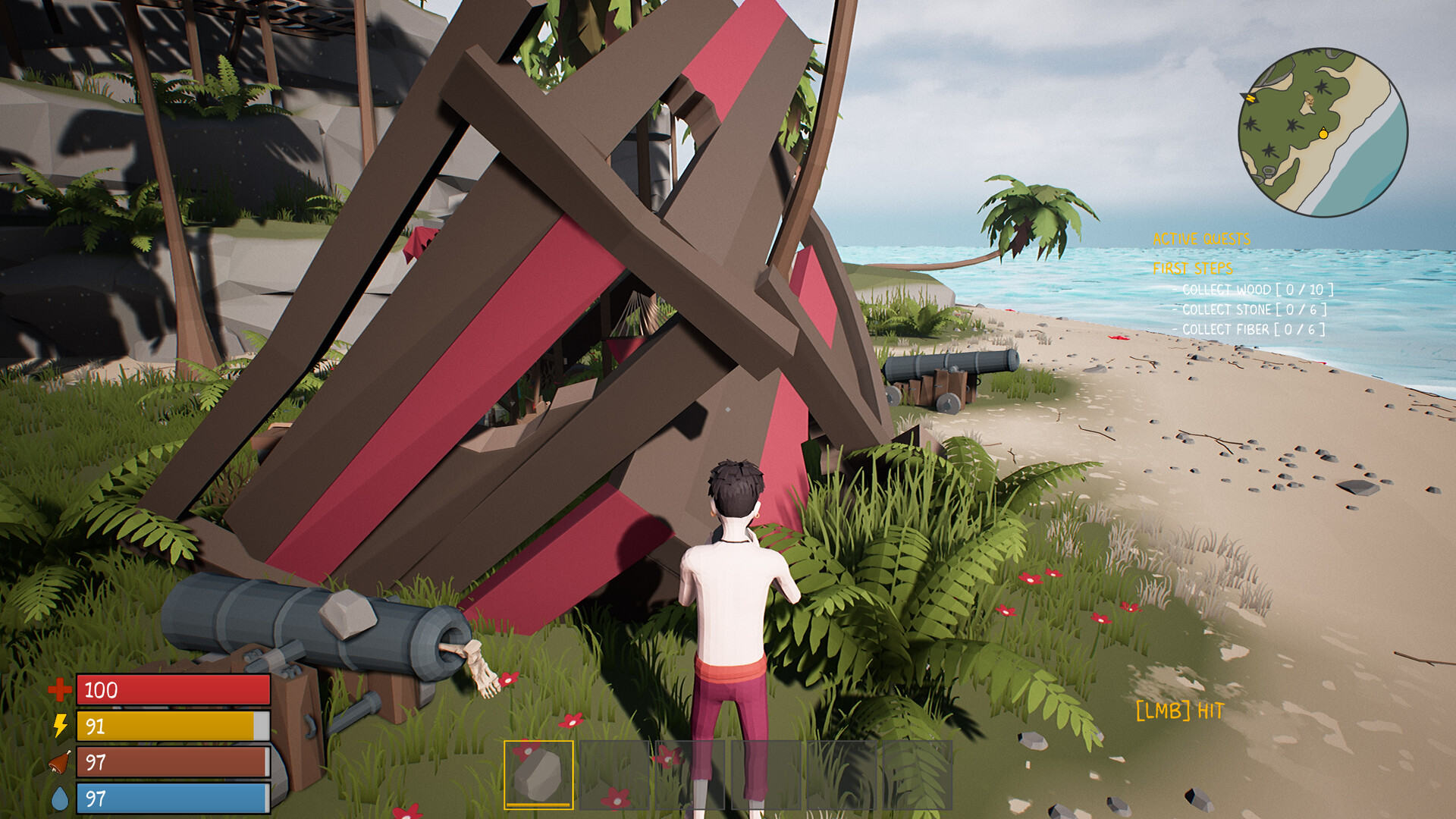Click the red health bar showing 100

point(171,691)
